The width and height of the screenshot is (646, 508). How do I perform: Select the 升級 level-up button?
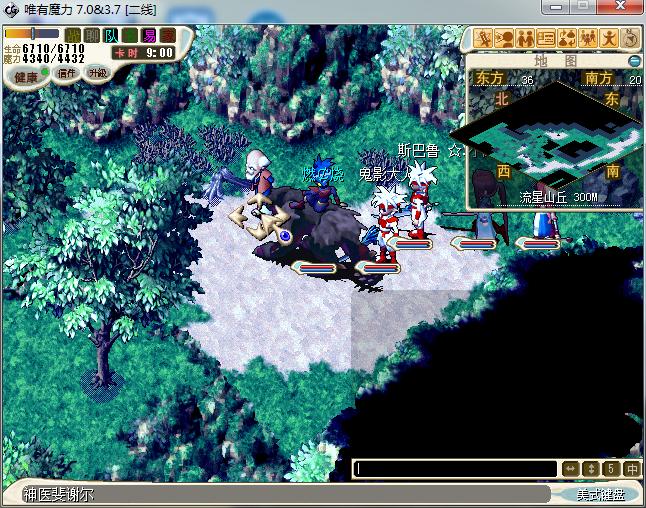click(97, 73)
